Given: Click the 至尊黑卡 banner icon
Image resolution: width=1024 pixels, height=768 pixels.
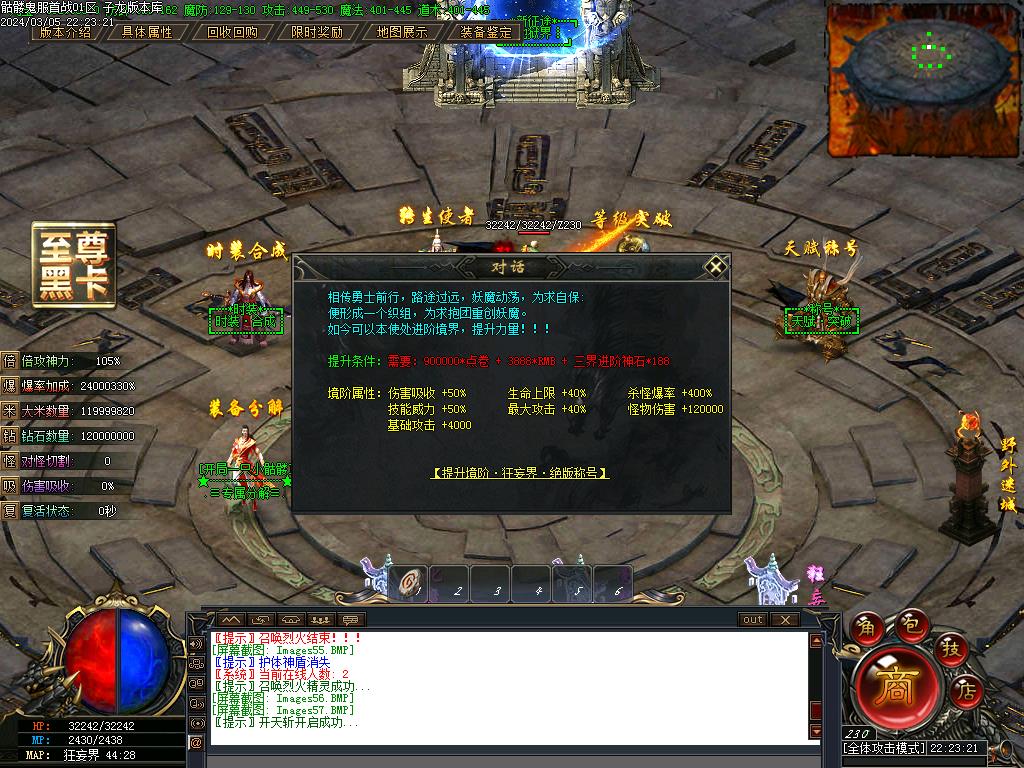Looking at the screenshot, I should pyautogui.click(x=73, y=264).
